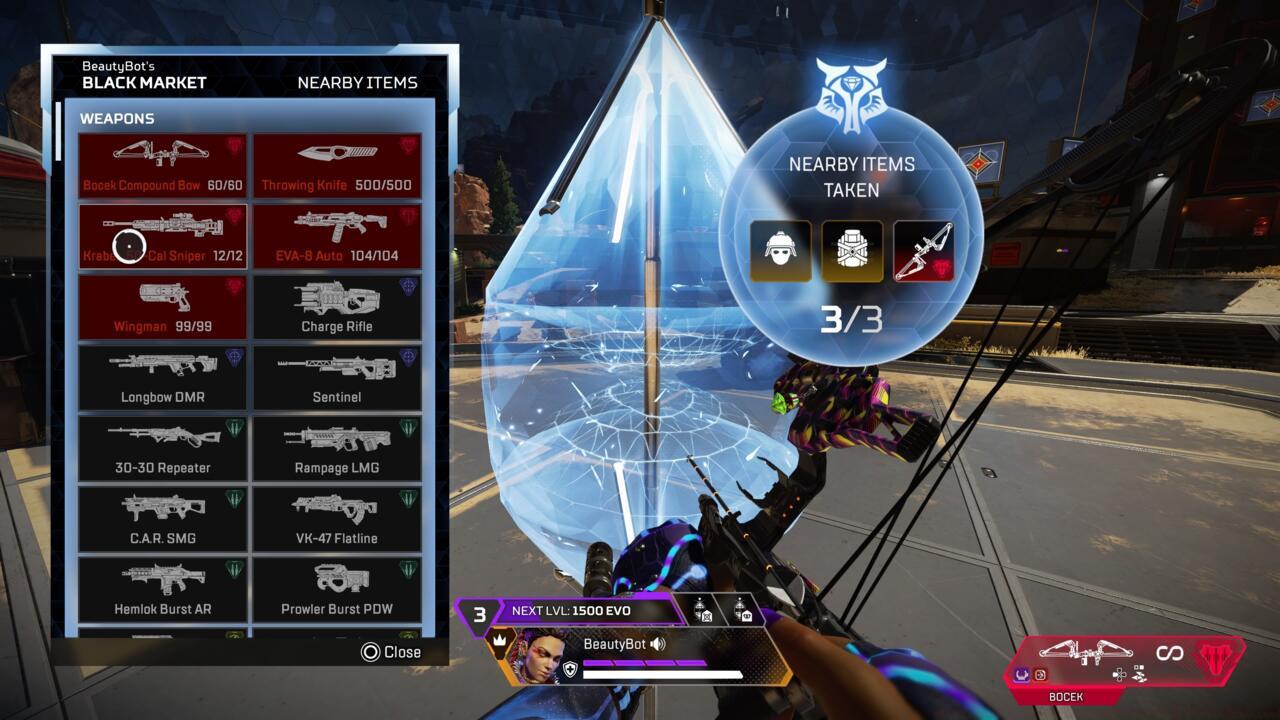The height and width of the screenshot is (720, 1280).
Task: Select the Wingman pistol
Action: [162, 305]
